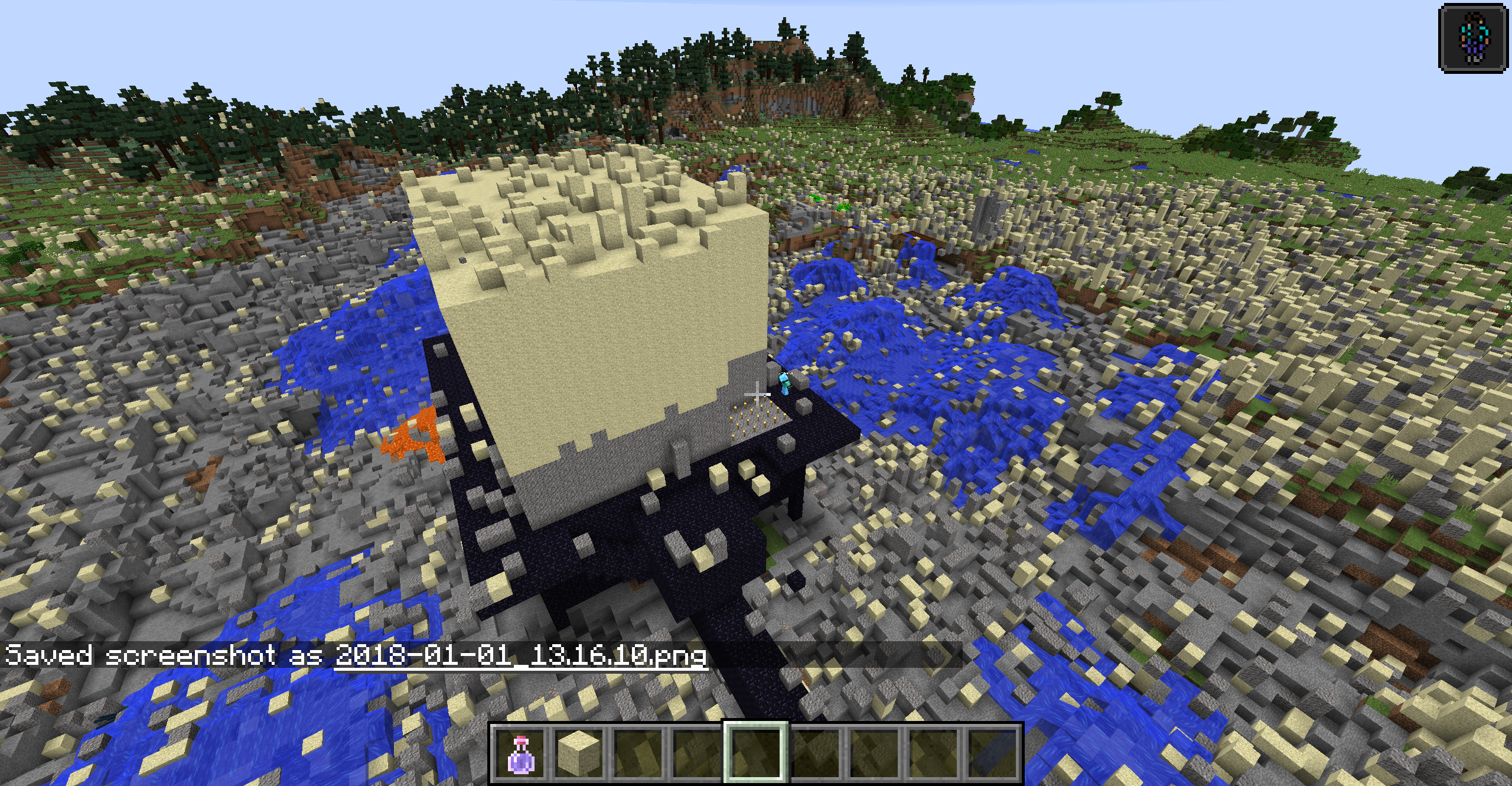Select the purple potion hotbar slot
1512x786 pixels.
click(x=521, y=753)
